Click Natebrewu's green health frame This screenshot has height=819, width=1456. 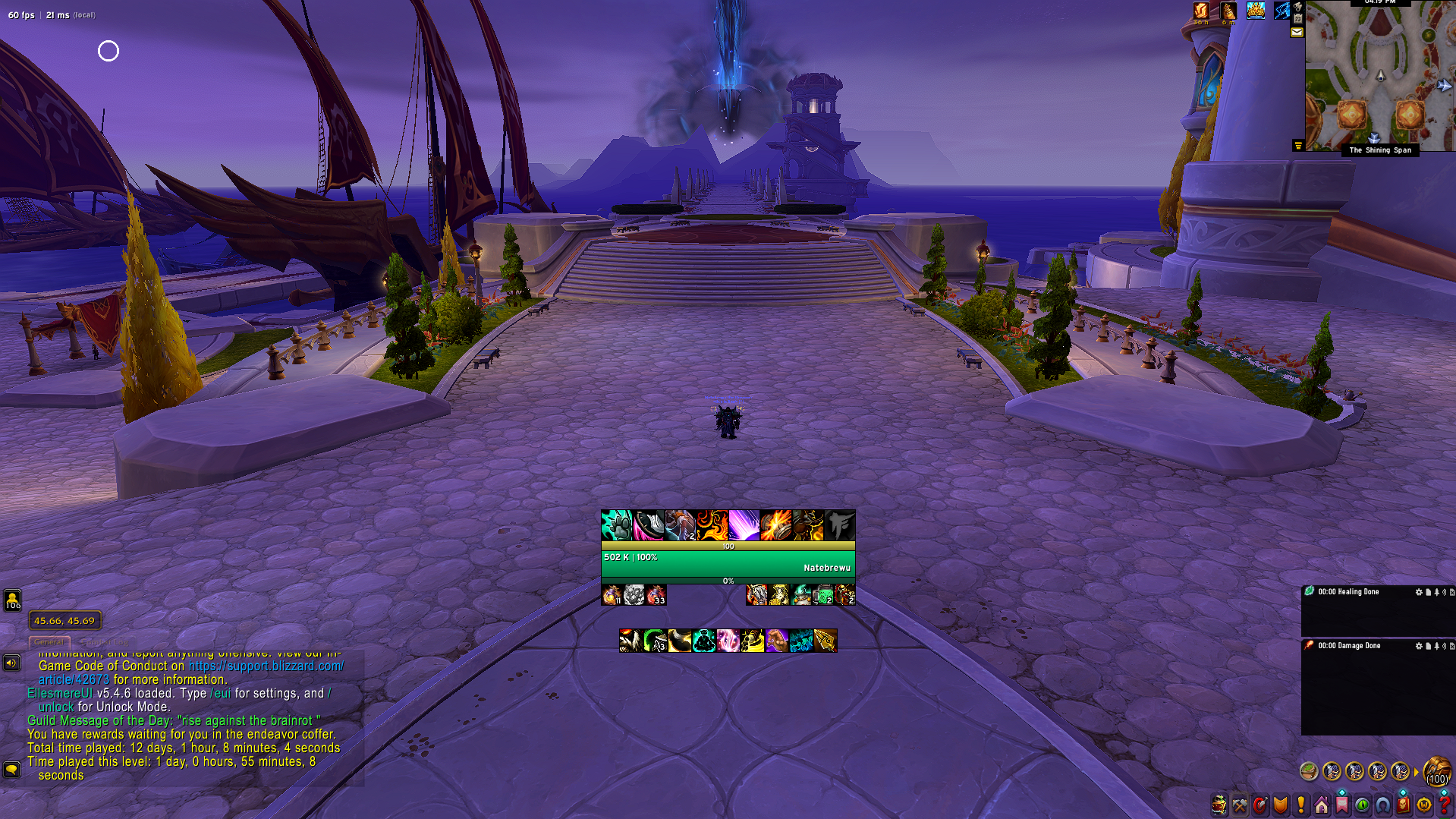click(728, 563)
